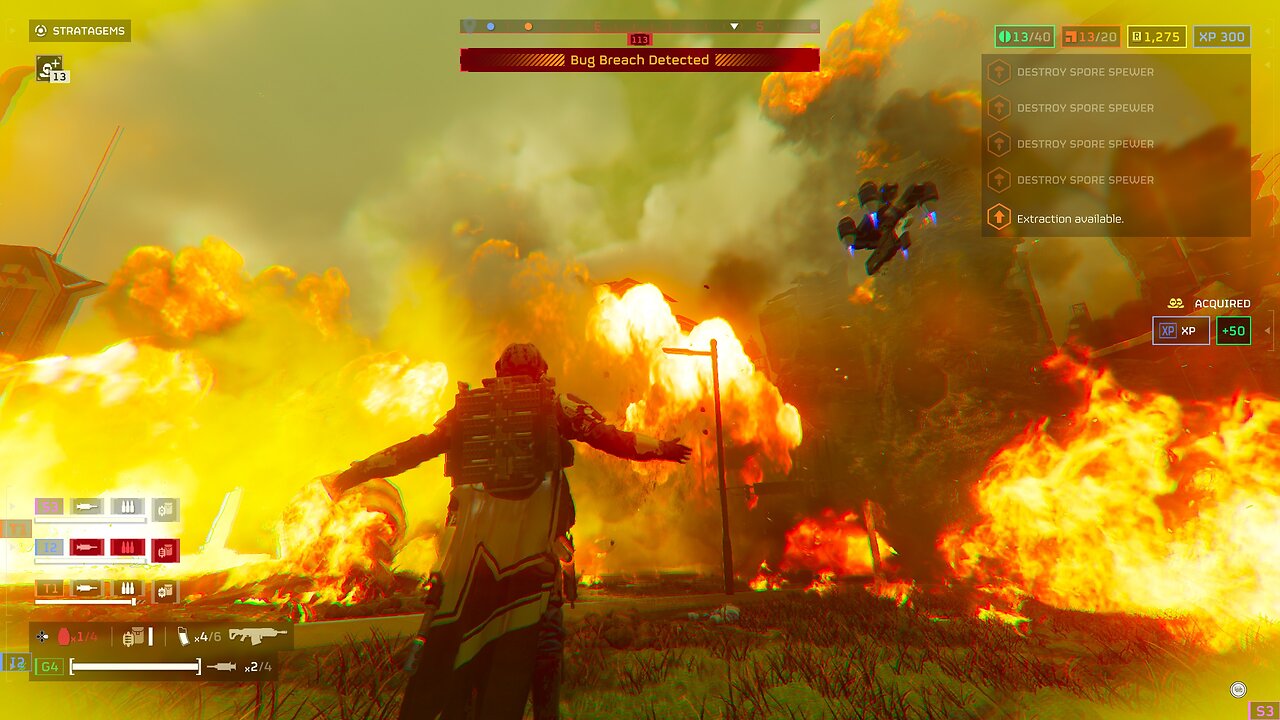Viewport: 1280px width, 720px height.
Task: Select the Bug Breach Detected alert banner
Action: point(639,60)
